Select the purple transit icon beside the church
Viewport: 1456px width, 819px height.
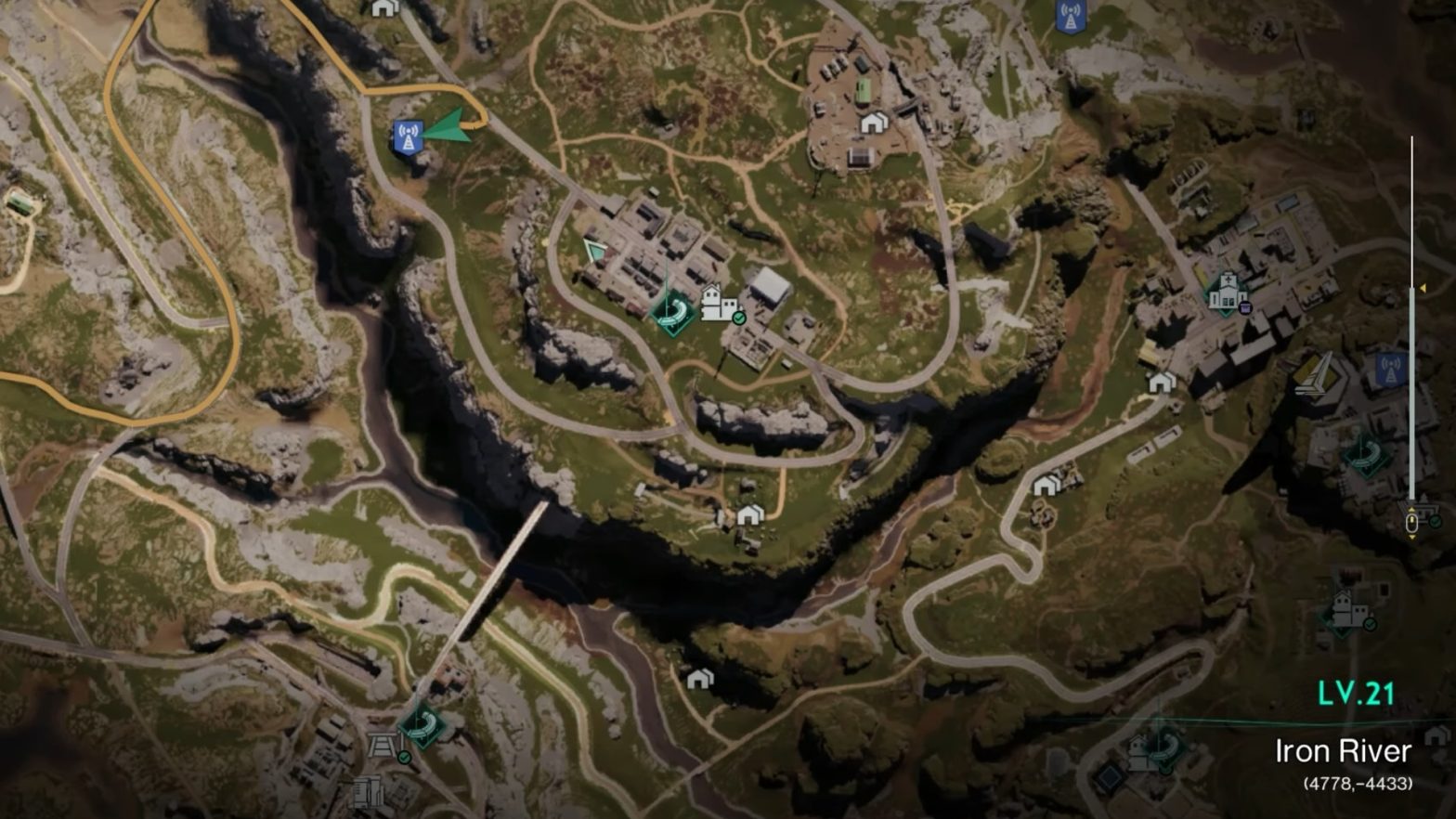tap(1245, 308)
